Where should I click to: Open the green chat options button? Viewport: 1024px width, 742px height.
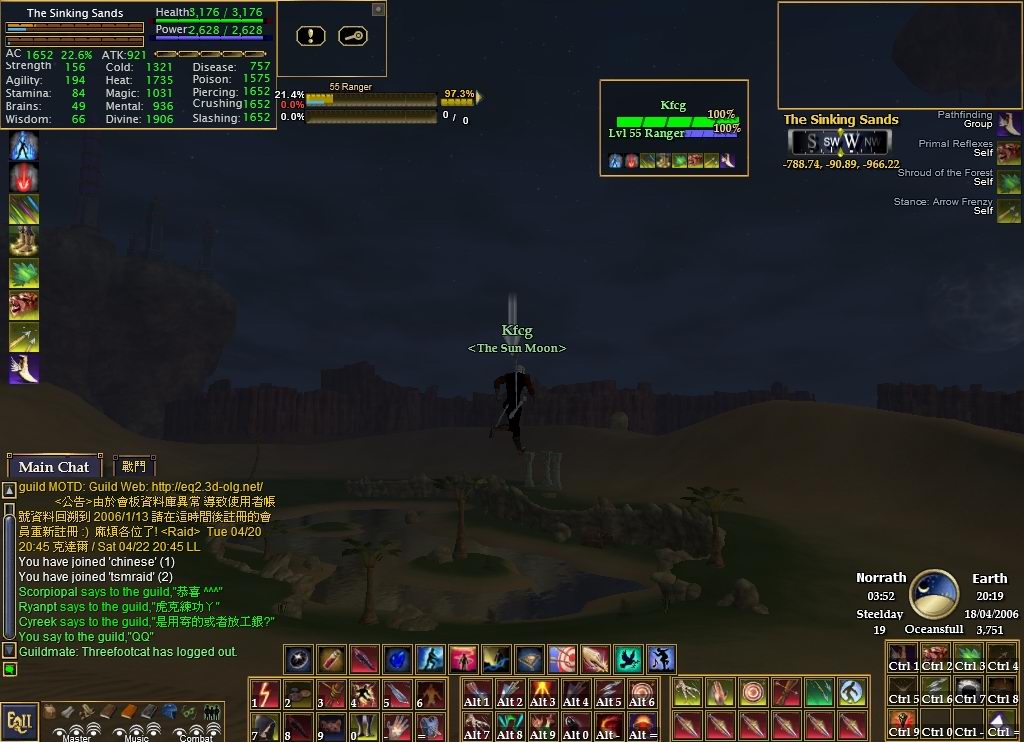(9, 669)
